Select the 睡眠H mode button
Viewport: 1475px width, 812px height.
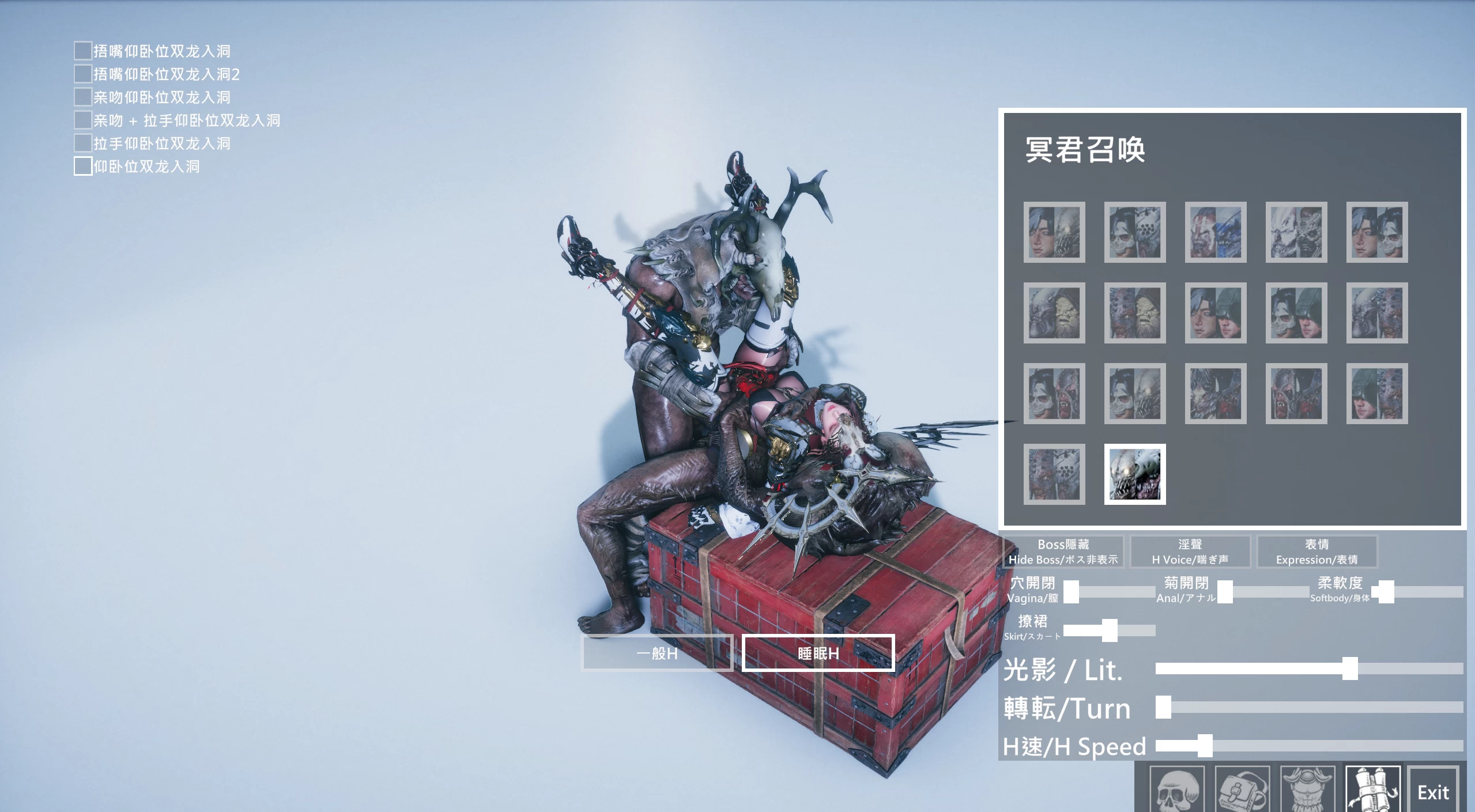[818, 653]
